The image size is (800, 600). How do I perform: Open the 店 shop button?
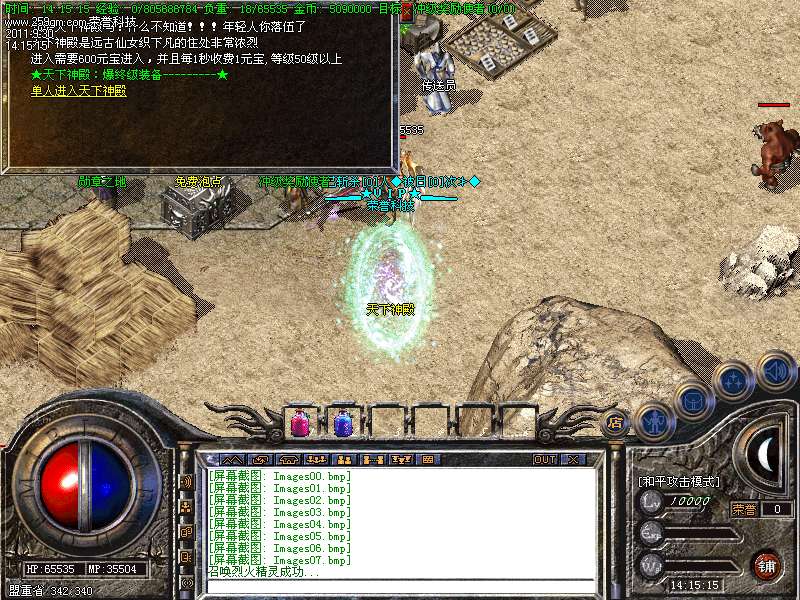616,423
